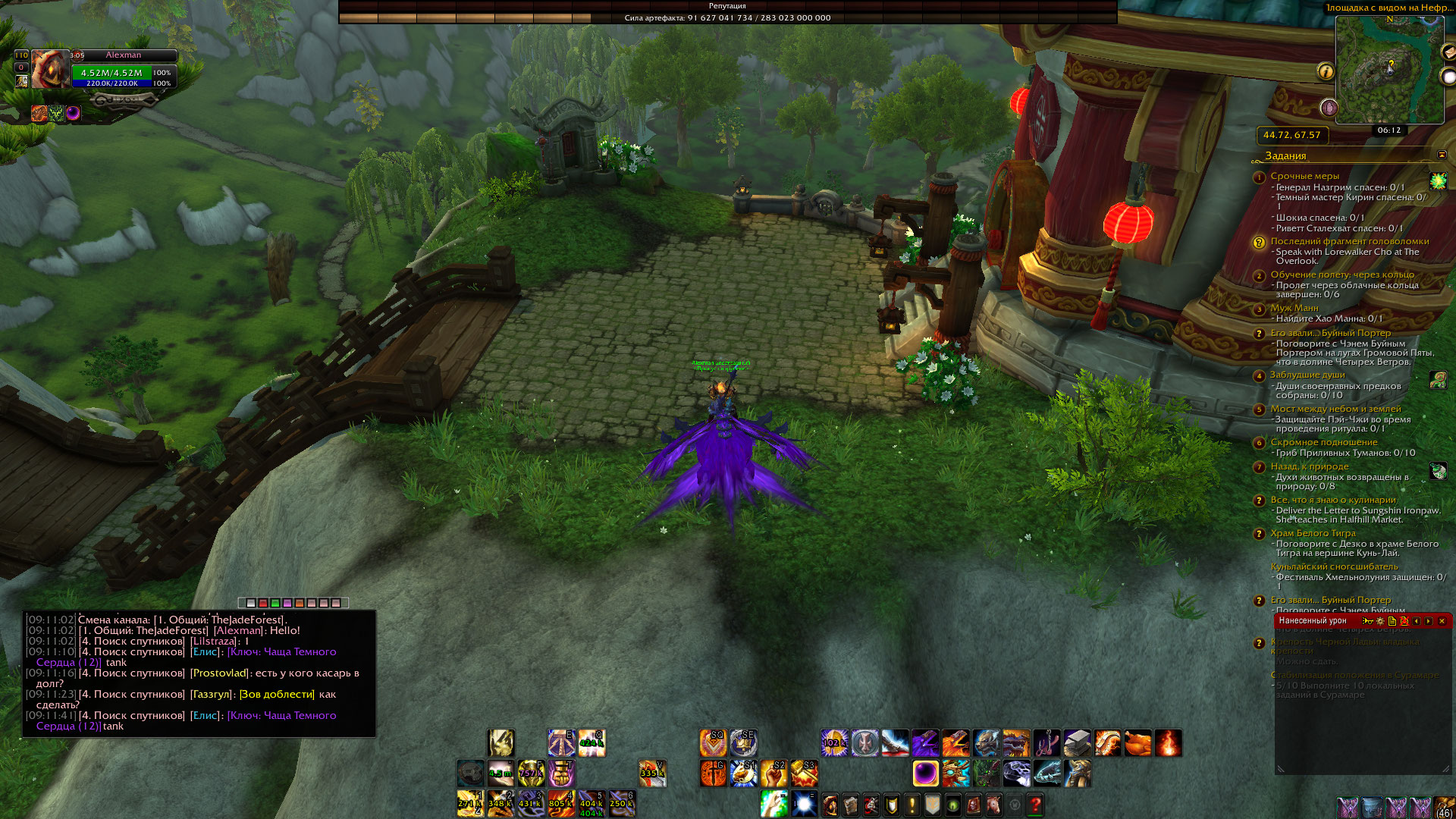Open the minimap
Image resolution: width=1456 pixels, height=819 pixels.
pos(1389,70)
